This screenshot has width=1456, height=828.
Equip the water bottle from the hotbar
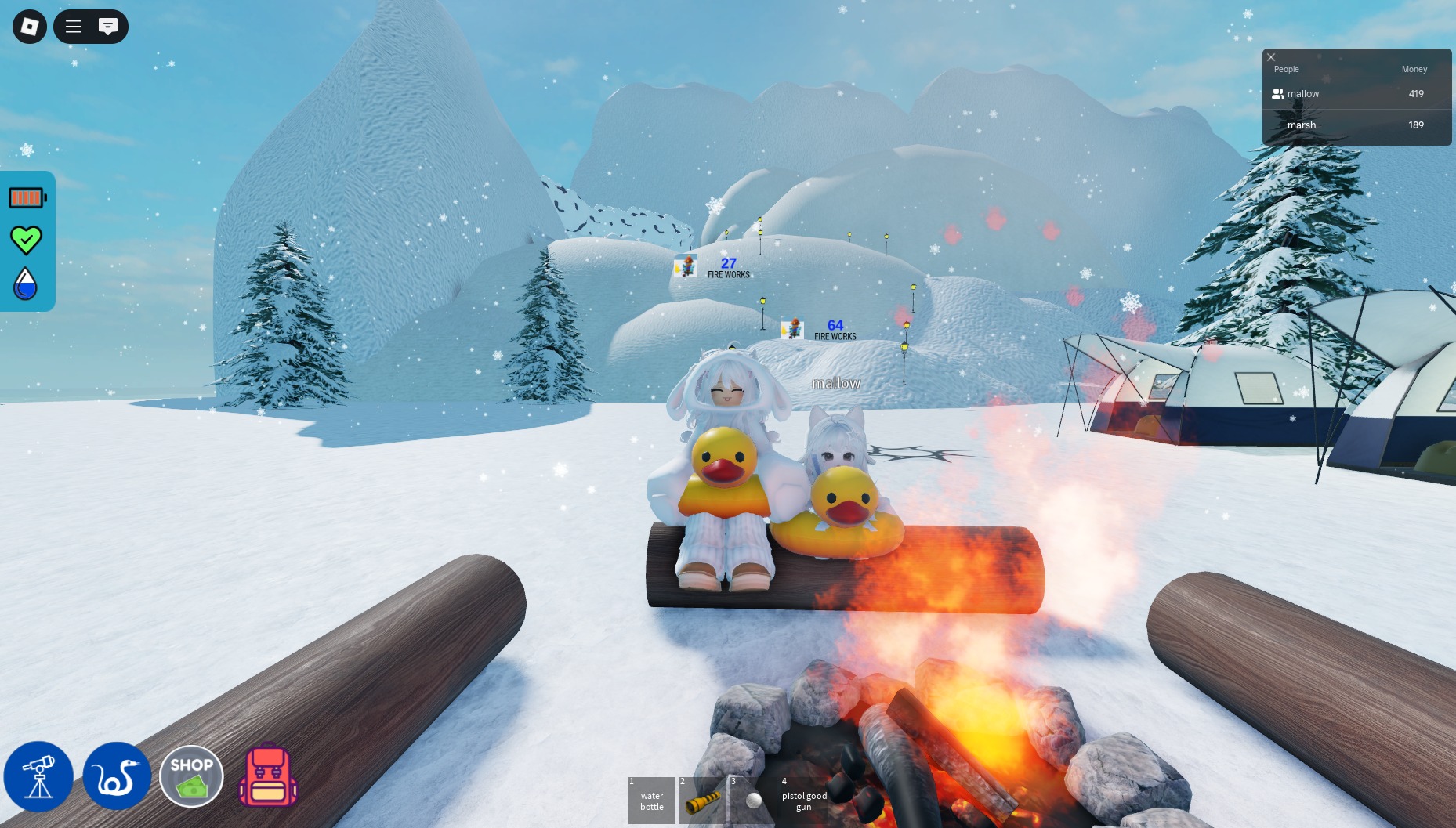click(x=651, y=801)
